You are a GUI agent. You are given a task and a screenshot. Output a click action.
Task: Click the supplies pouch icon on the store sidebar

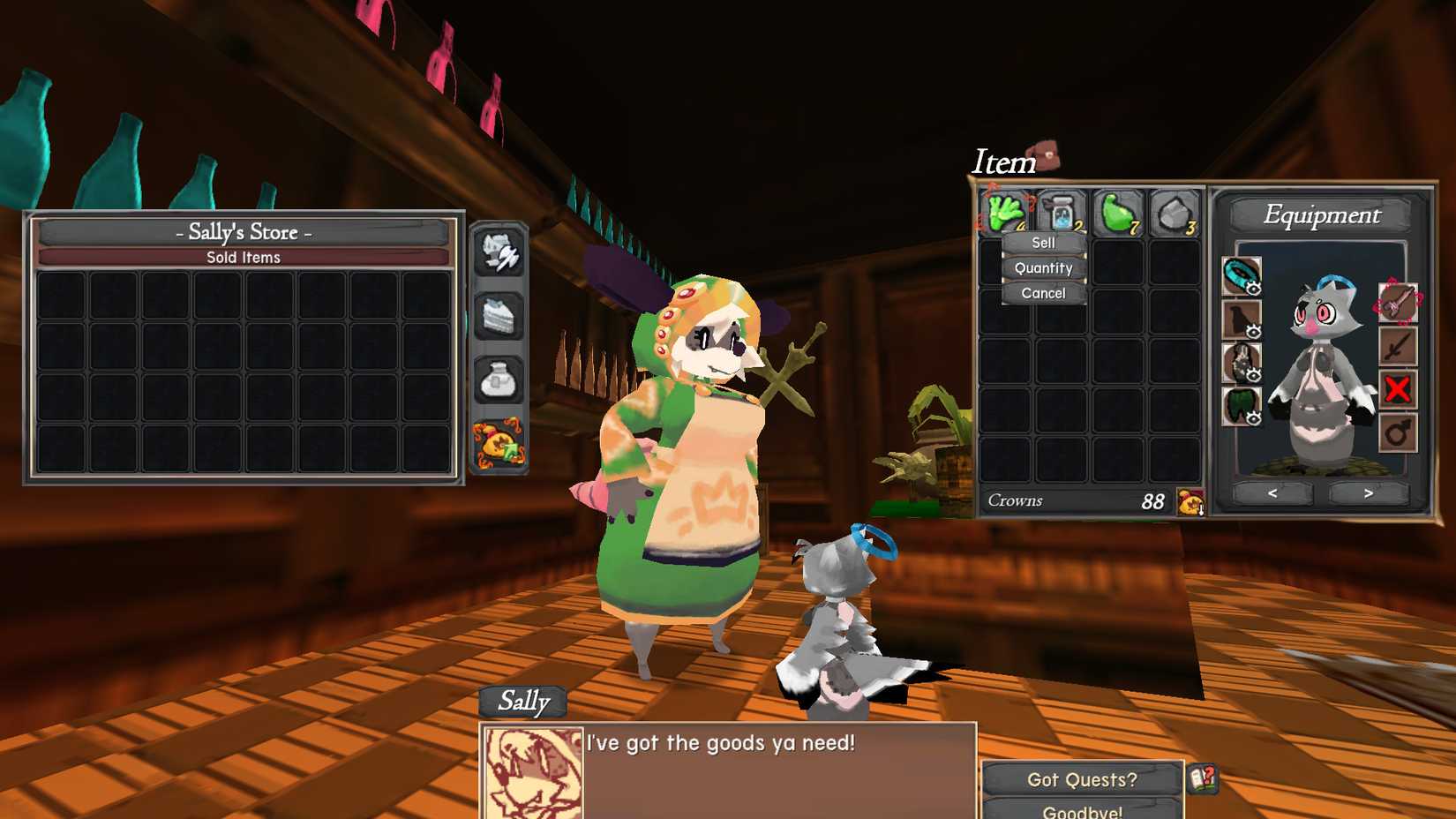[498, 379]
